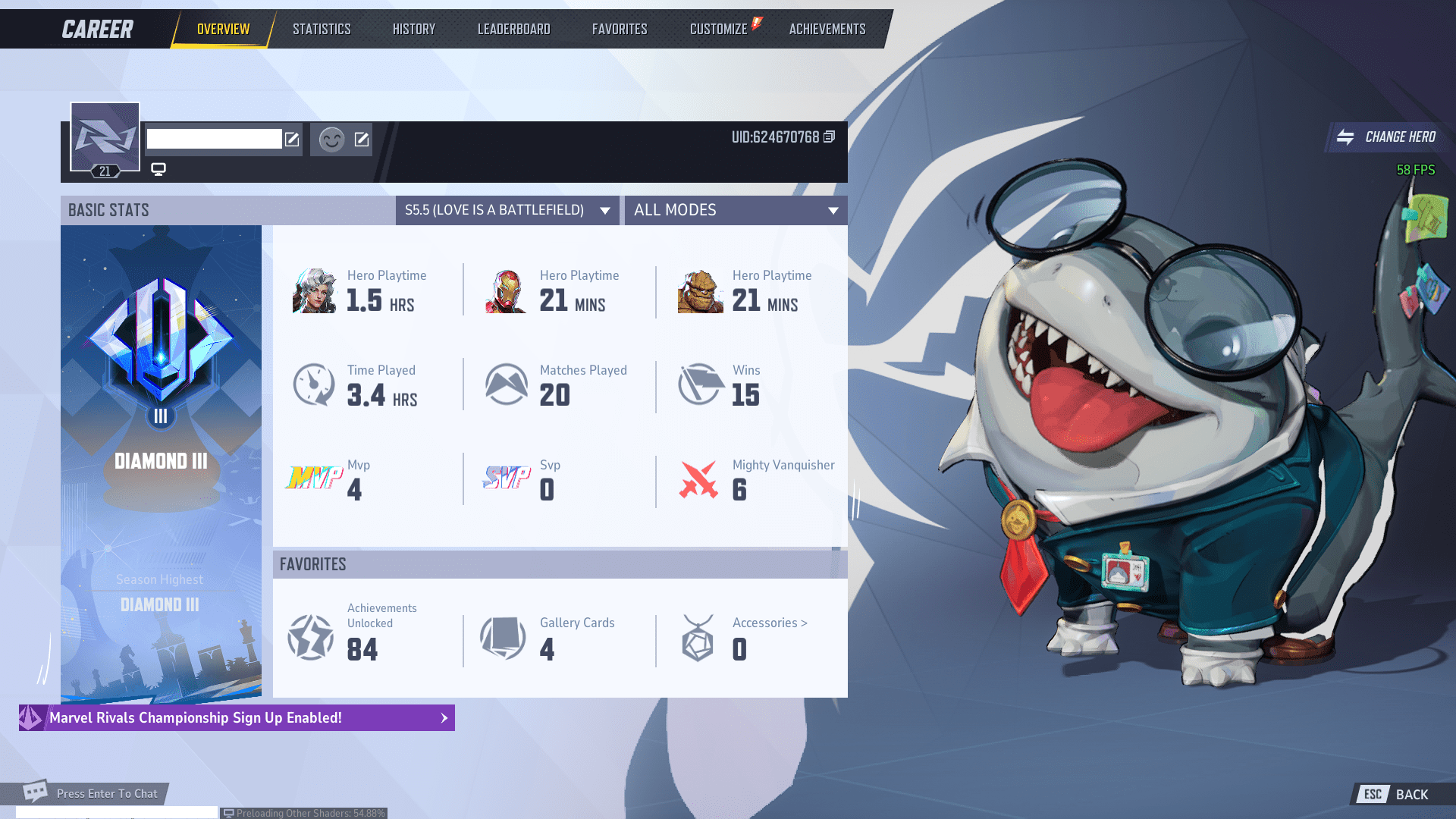Screen dimensions: 1456x819
Task: Click the platform monitor icon under the avatar
Action: [x=158, y=168]
